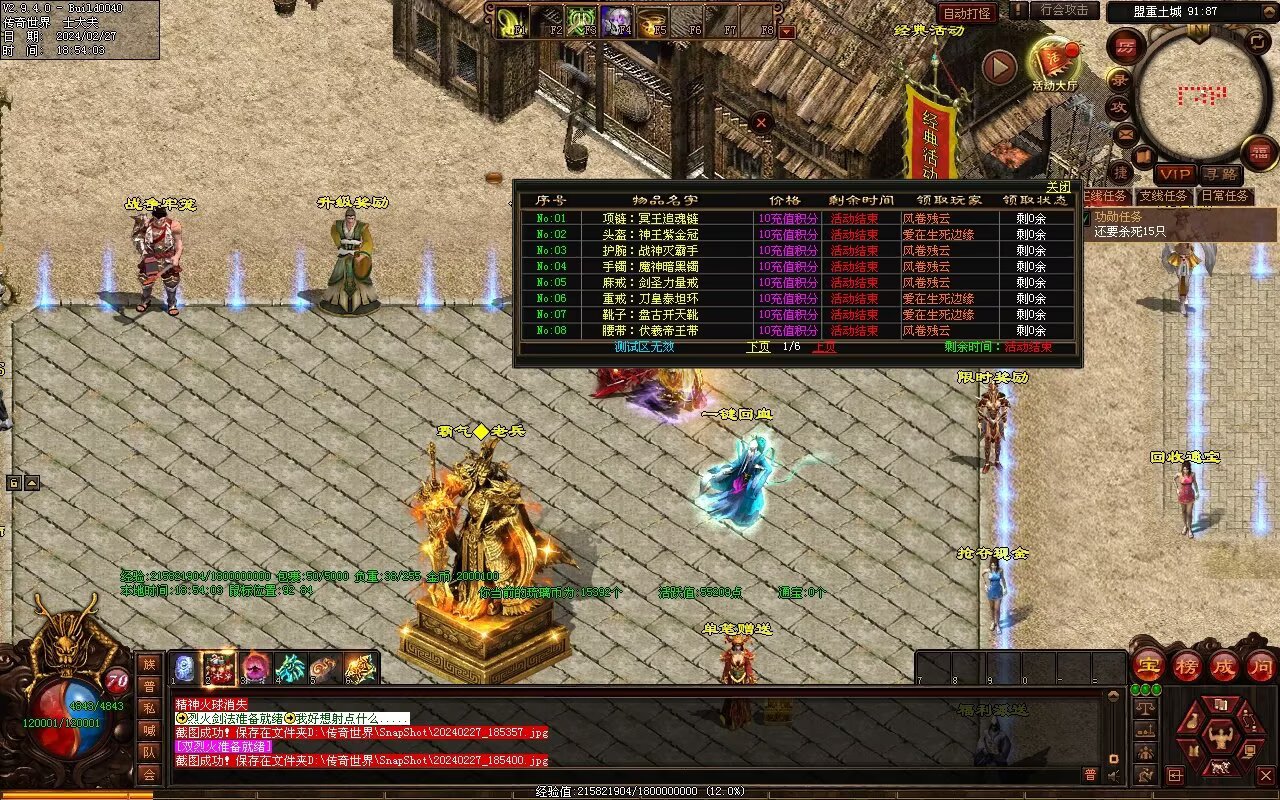This screenshot has width=1280, height=800.
Task: Use the red gift bag in slot 2
Action: [x=219, y=668]
